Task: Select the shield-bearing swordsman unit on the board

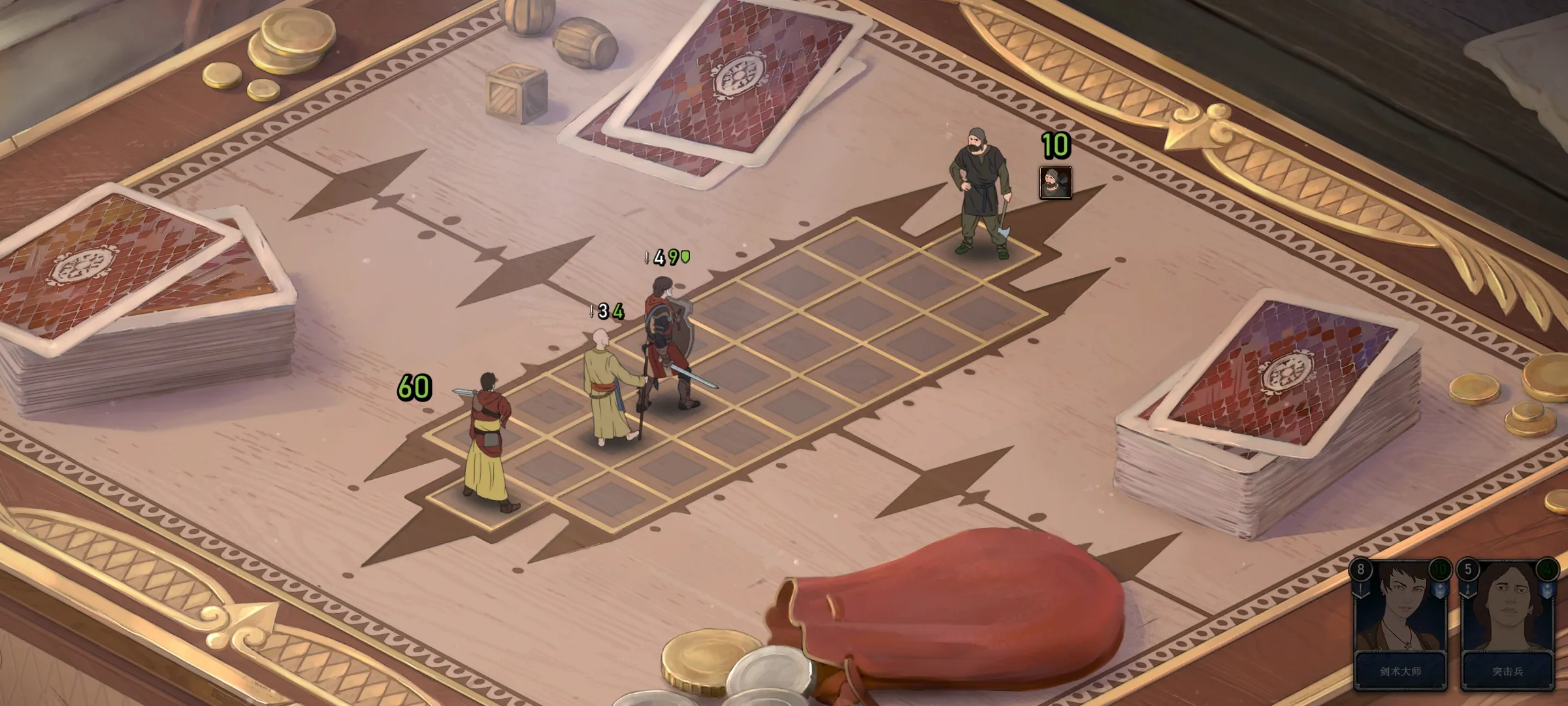Action: 668,346
